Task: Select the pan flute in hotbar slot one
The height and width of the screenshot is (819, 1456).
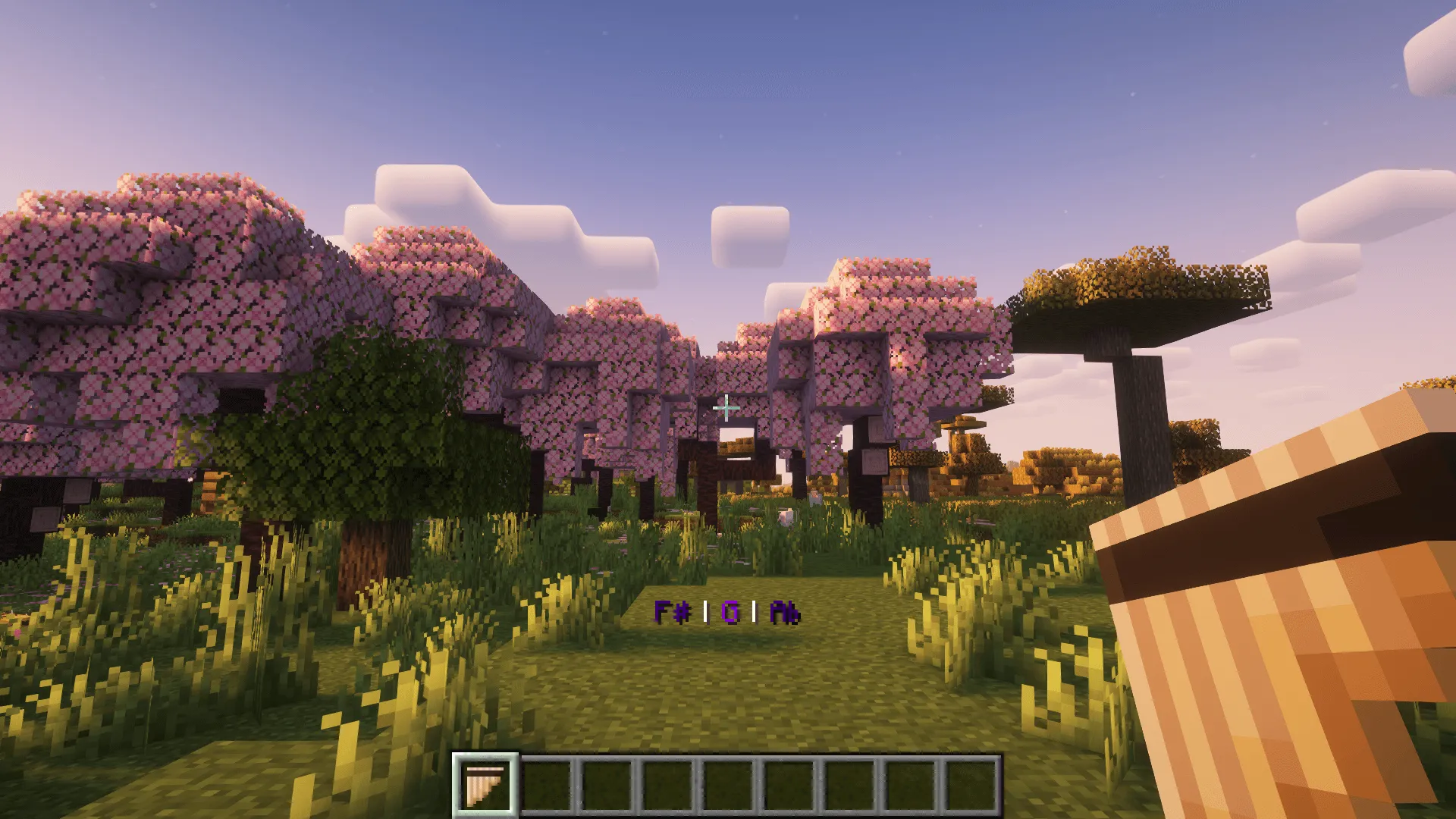Action: coord(486,782)
